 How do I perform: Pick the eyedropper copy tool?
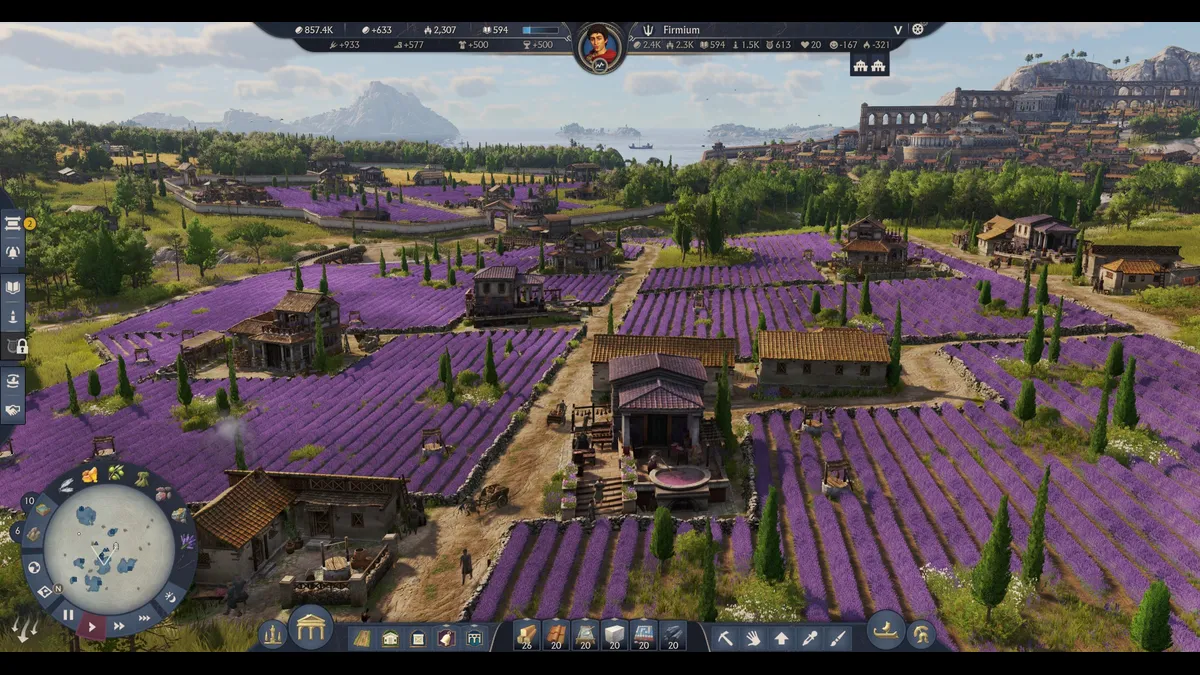809,637
